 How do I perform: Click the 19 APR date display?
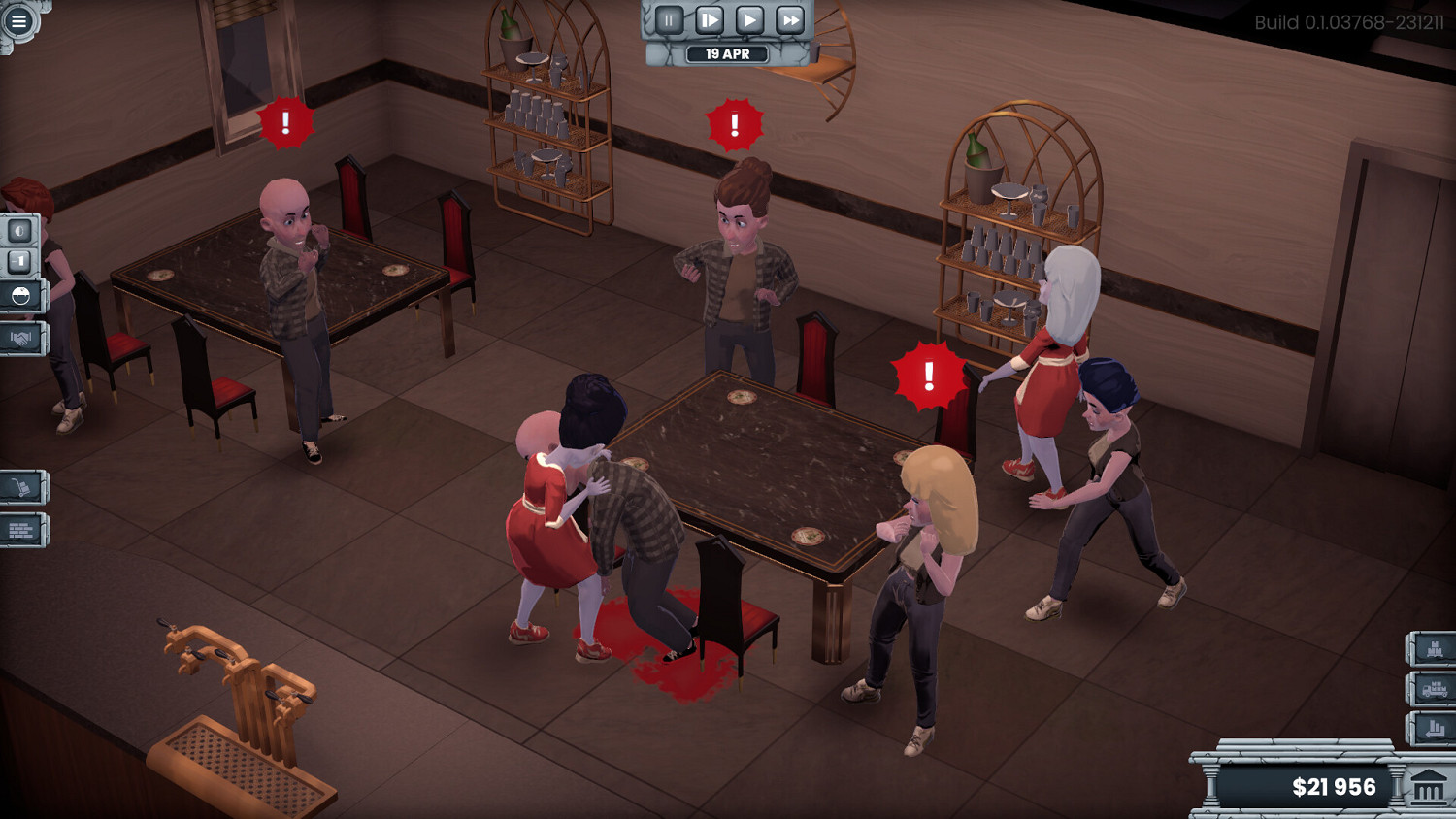(x=728, y=54)
